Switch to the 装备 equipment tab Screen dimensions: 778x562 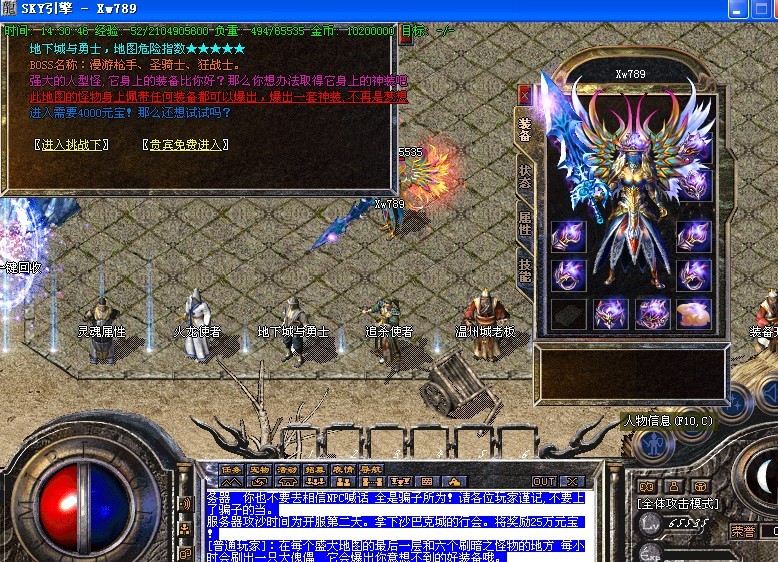click(x=525, y=130)
